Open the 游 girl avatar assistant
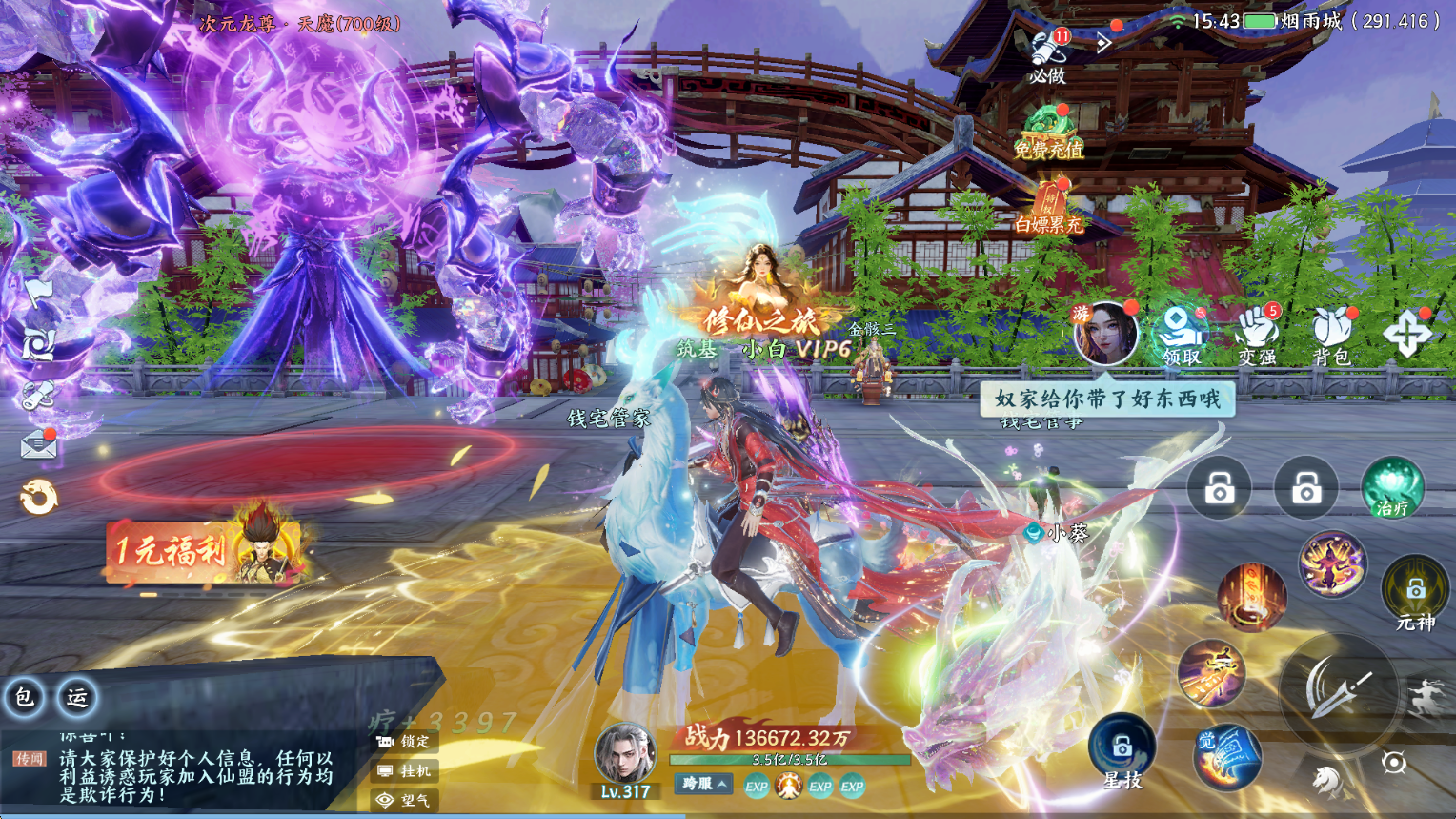 1105,334
